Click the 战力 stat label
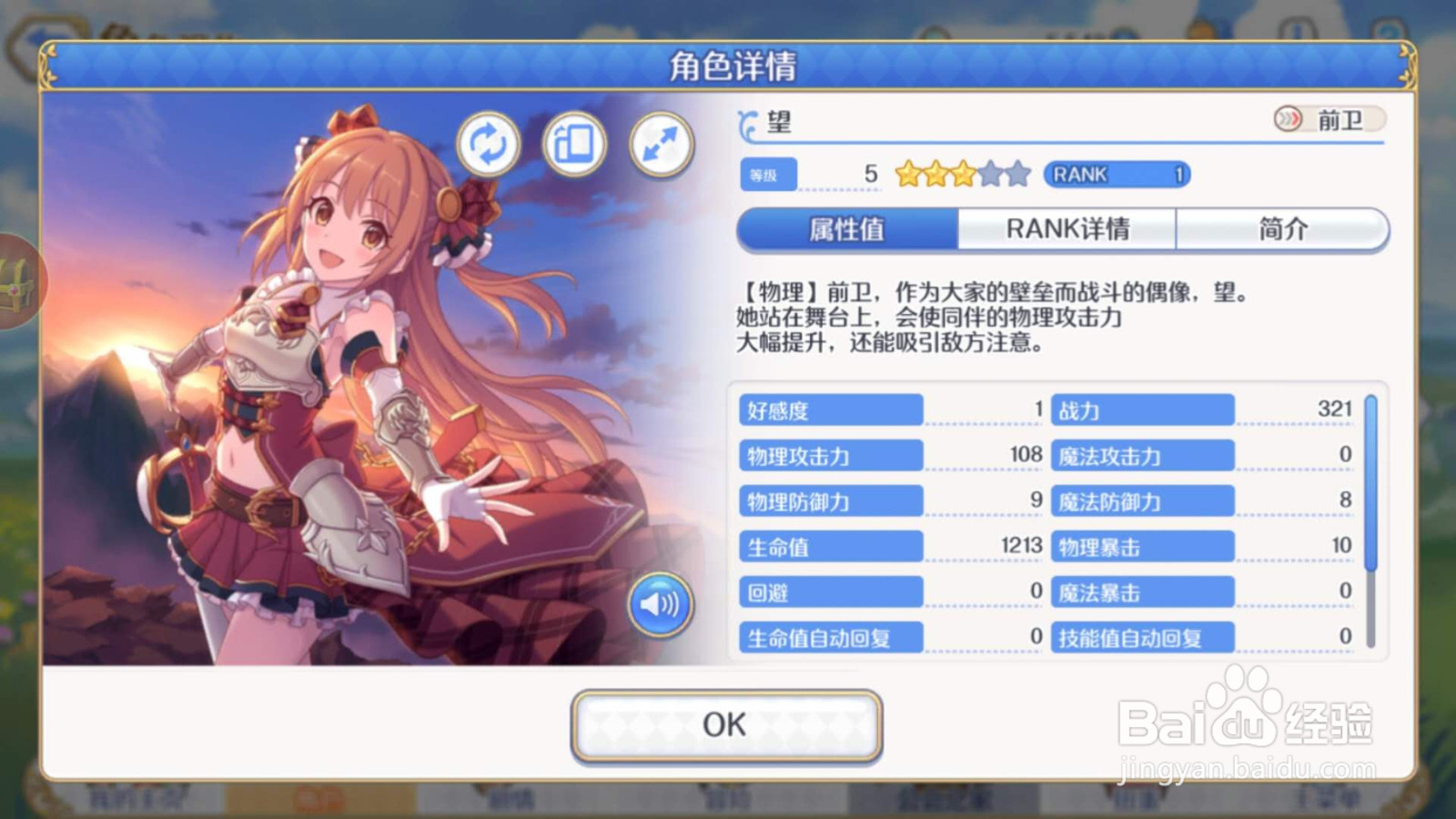This screenshot has height=819, width=1456. click(x=1142, y=409)
